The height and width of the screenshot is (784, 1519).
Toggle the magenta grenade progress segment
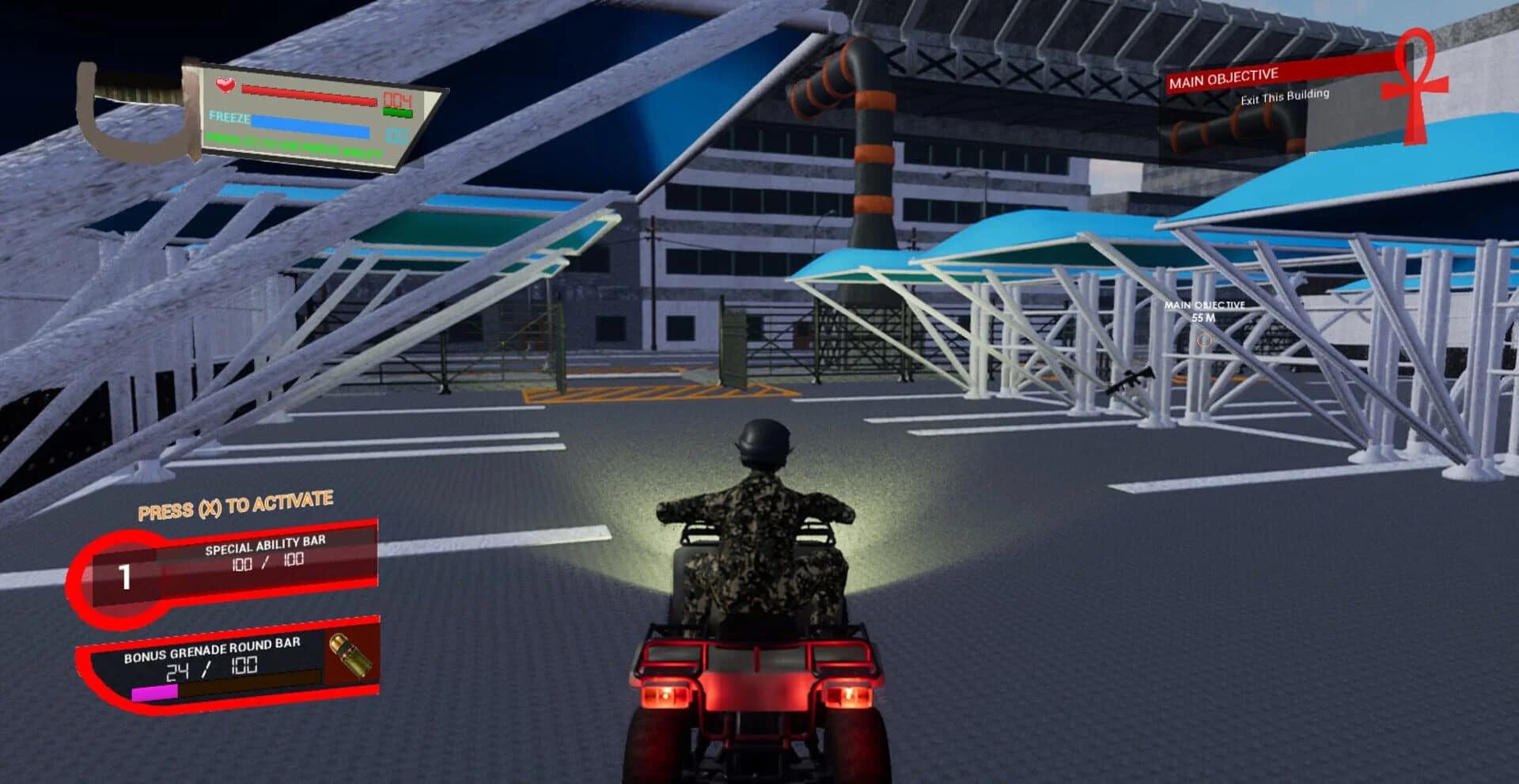click(155, 693)
